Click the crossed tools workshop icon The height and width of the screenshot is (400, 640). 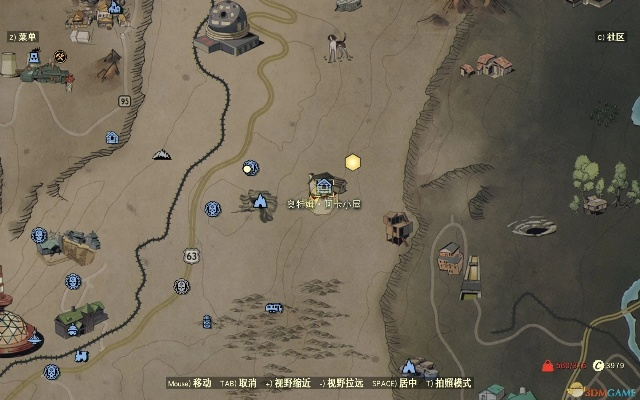pos(61,54)
